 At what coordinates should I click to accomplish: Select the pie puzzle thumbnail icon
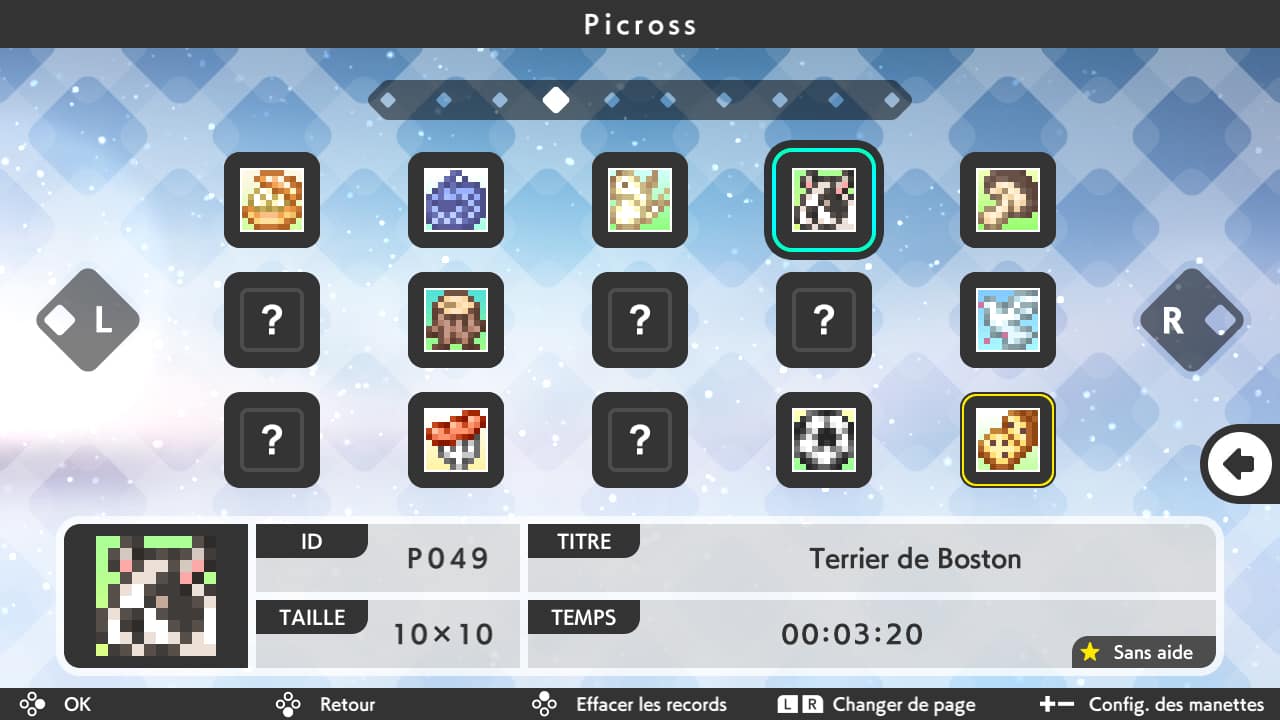(271, 200)
